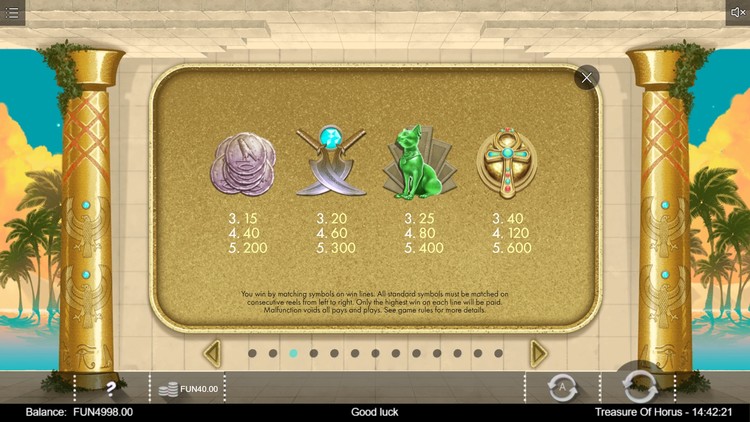This screenshot has width=750, height=422.
Task: Spin the reels with the spin button
Action: (637, 385)
